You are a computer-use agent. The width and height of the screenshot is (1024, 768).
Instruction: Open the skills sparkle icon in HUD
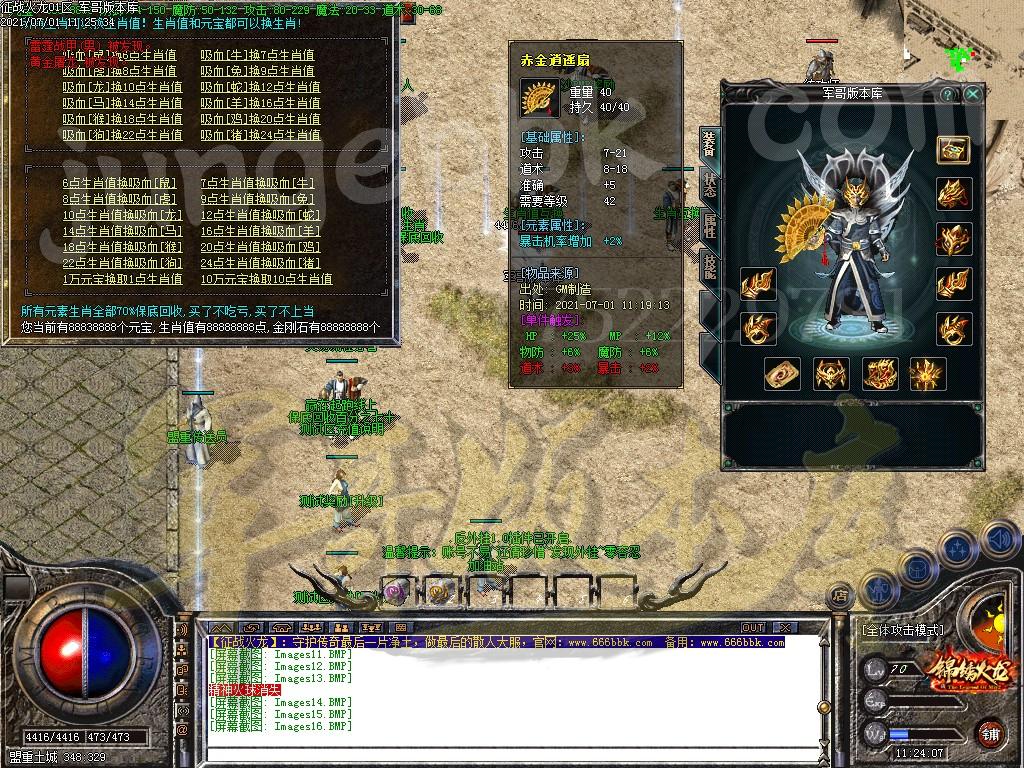click(957, 548)
